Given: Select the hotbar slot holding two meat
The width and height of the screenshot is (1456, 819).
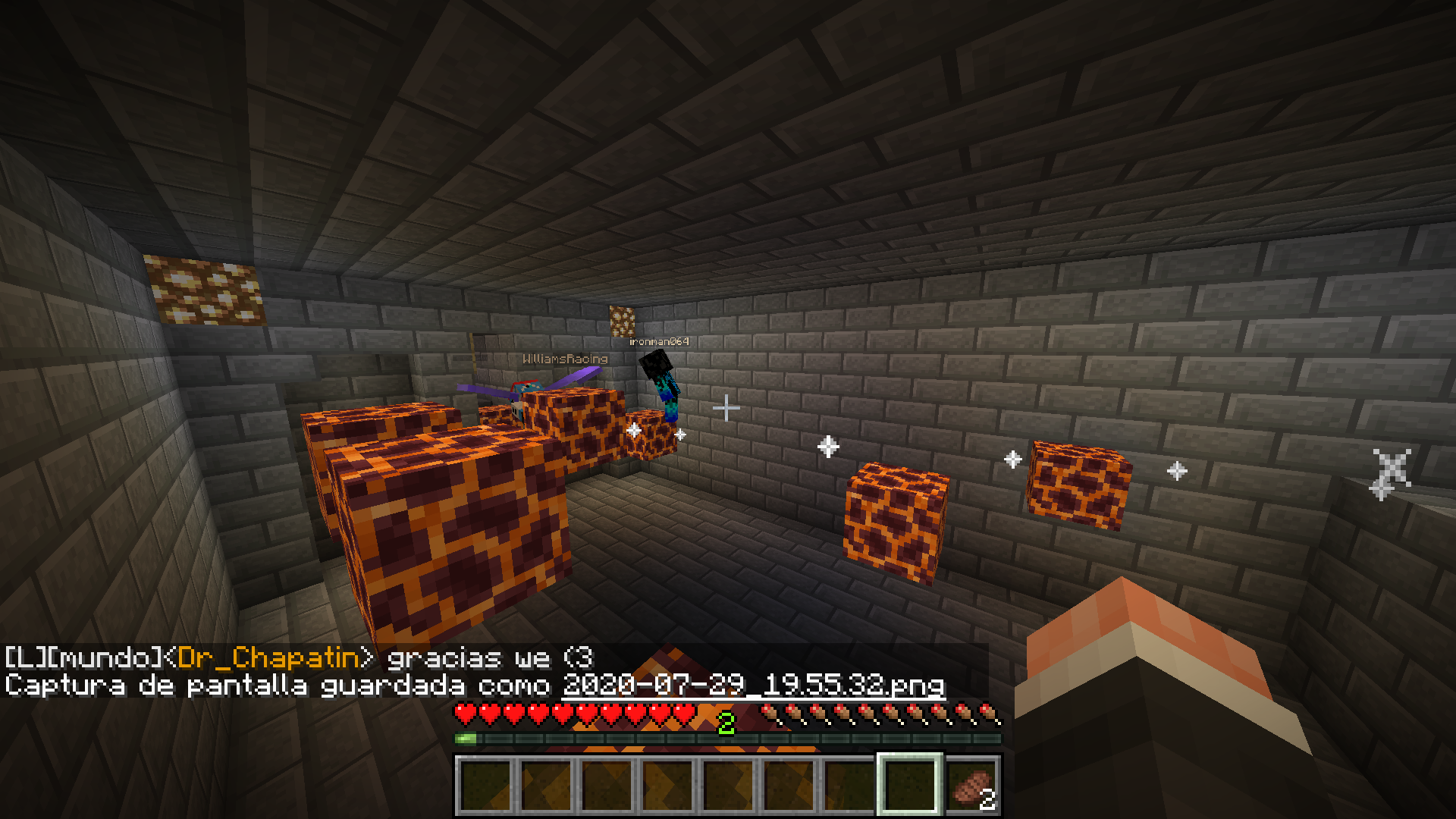Looking at the screenshot, I should 971,786.
